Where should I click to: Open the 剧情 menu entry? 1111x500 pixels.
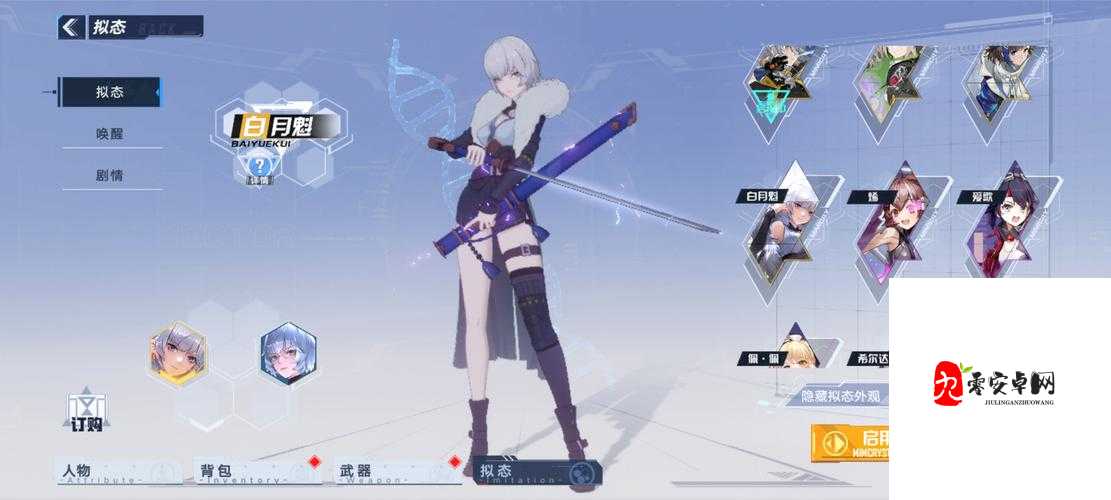point(110,175)
